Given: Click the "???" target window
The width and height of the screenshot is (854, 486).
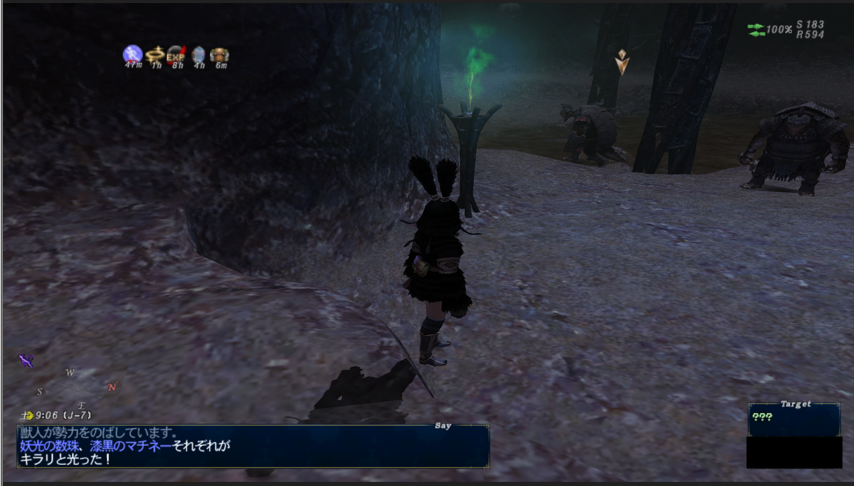Looking at the screenshot, I should tap(793, 419).
